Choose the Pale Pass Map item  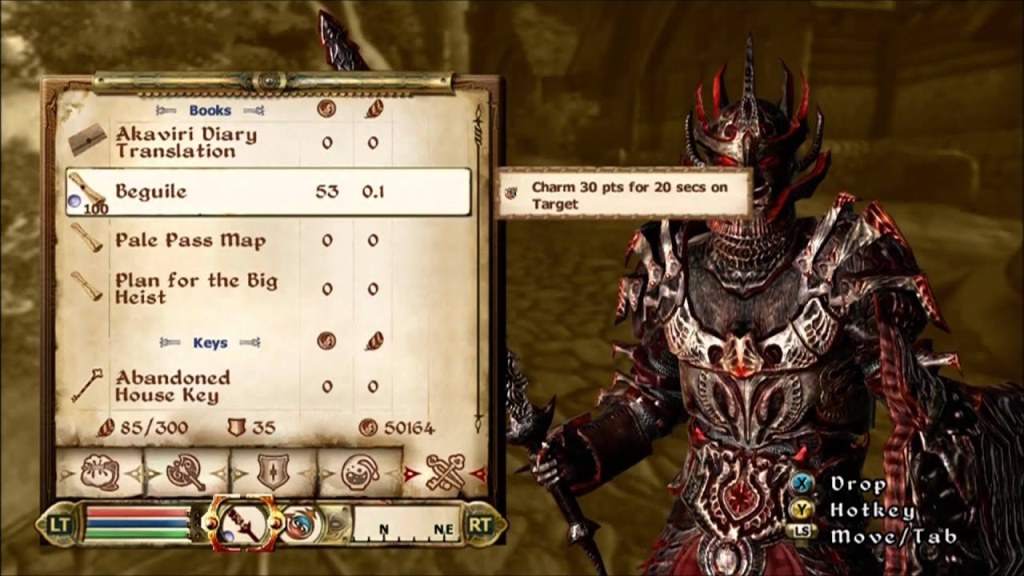click(190, 241)
